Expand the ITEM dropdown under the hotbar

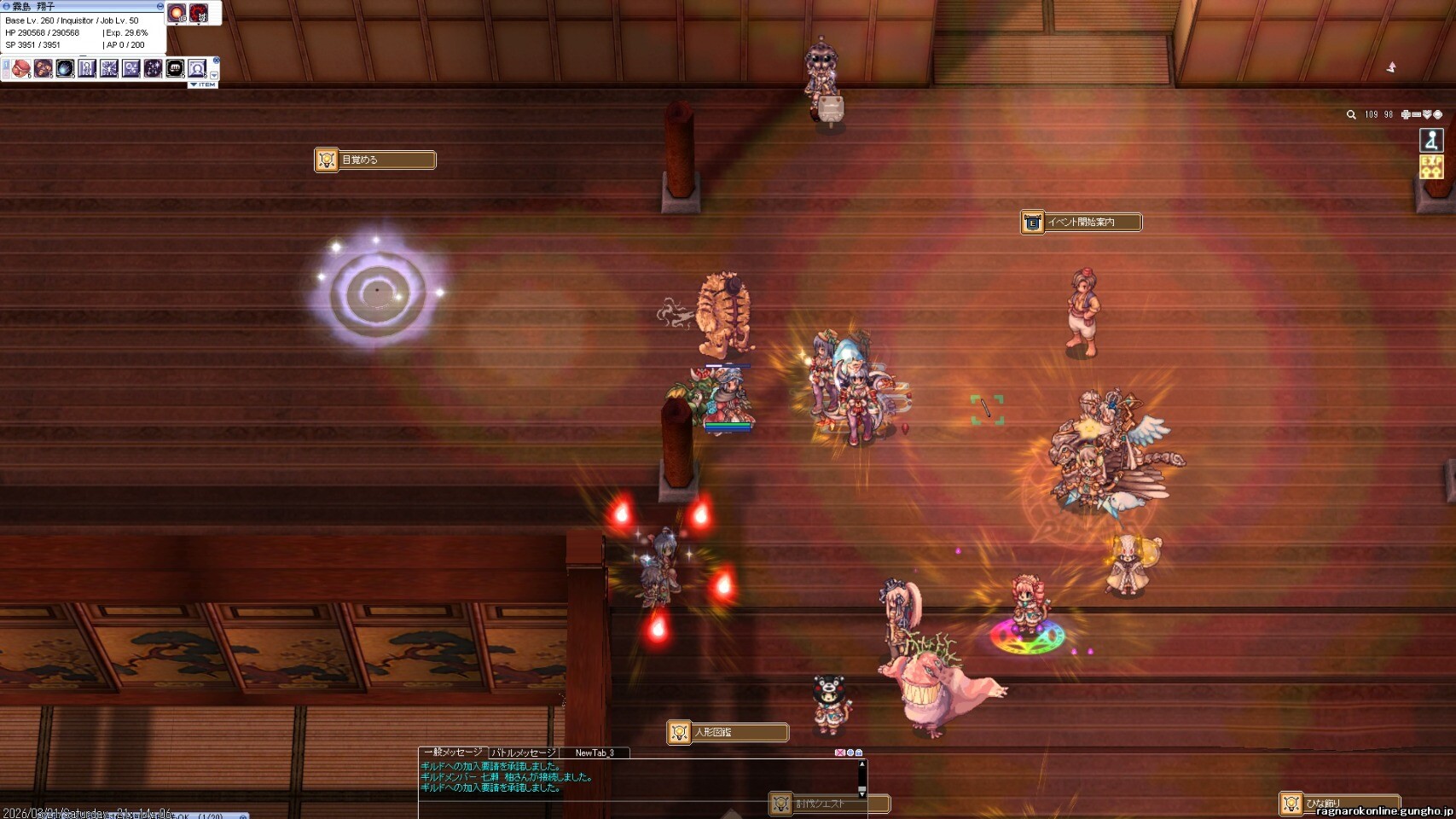[x=203, y=84]
